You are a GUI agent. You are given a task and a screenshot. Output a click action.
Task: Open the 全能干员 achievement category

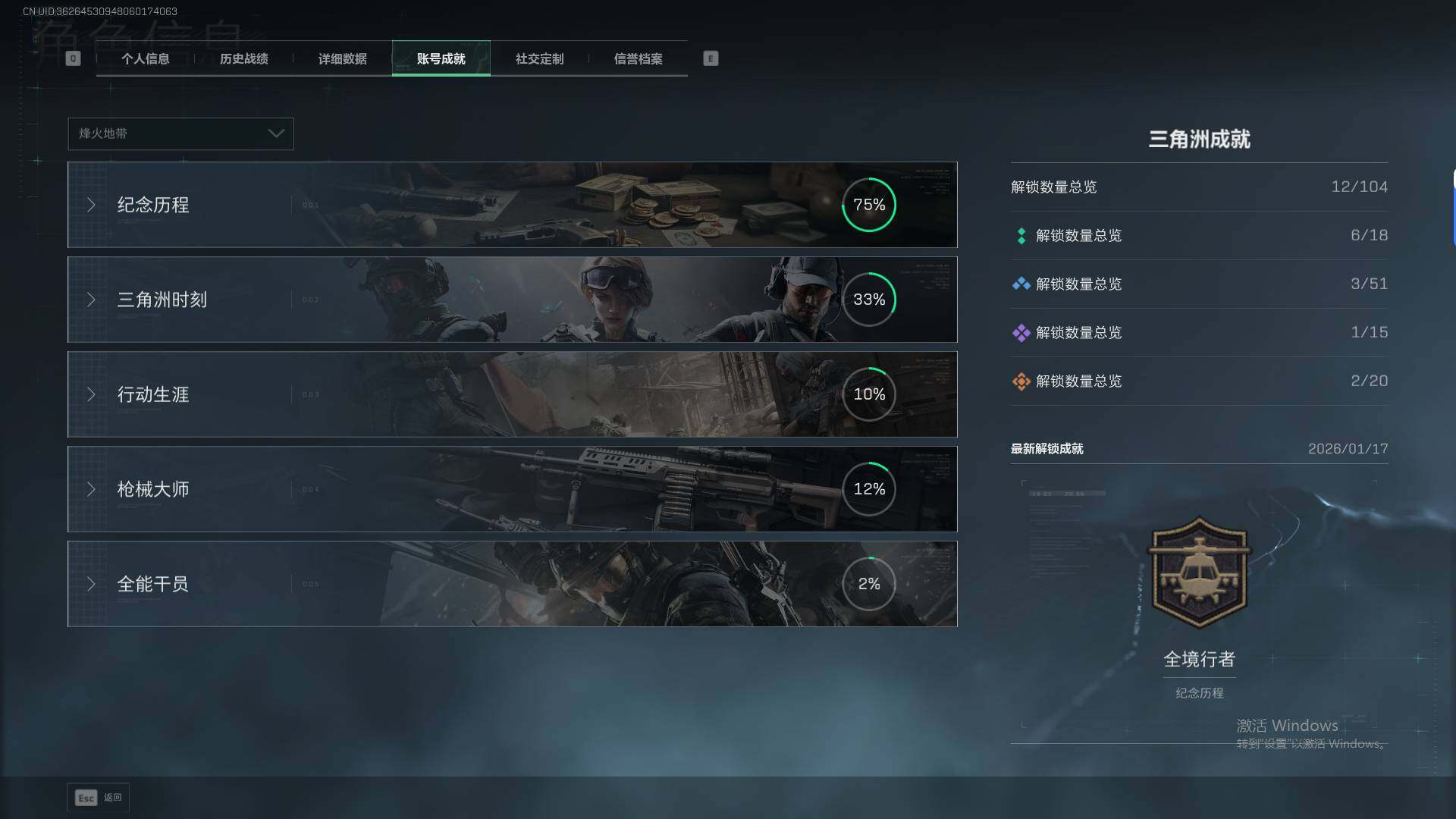pyautogui.click(x=512, y=584)
